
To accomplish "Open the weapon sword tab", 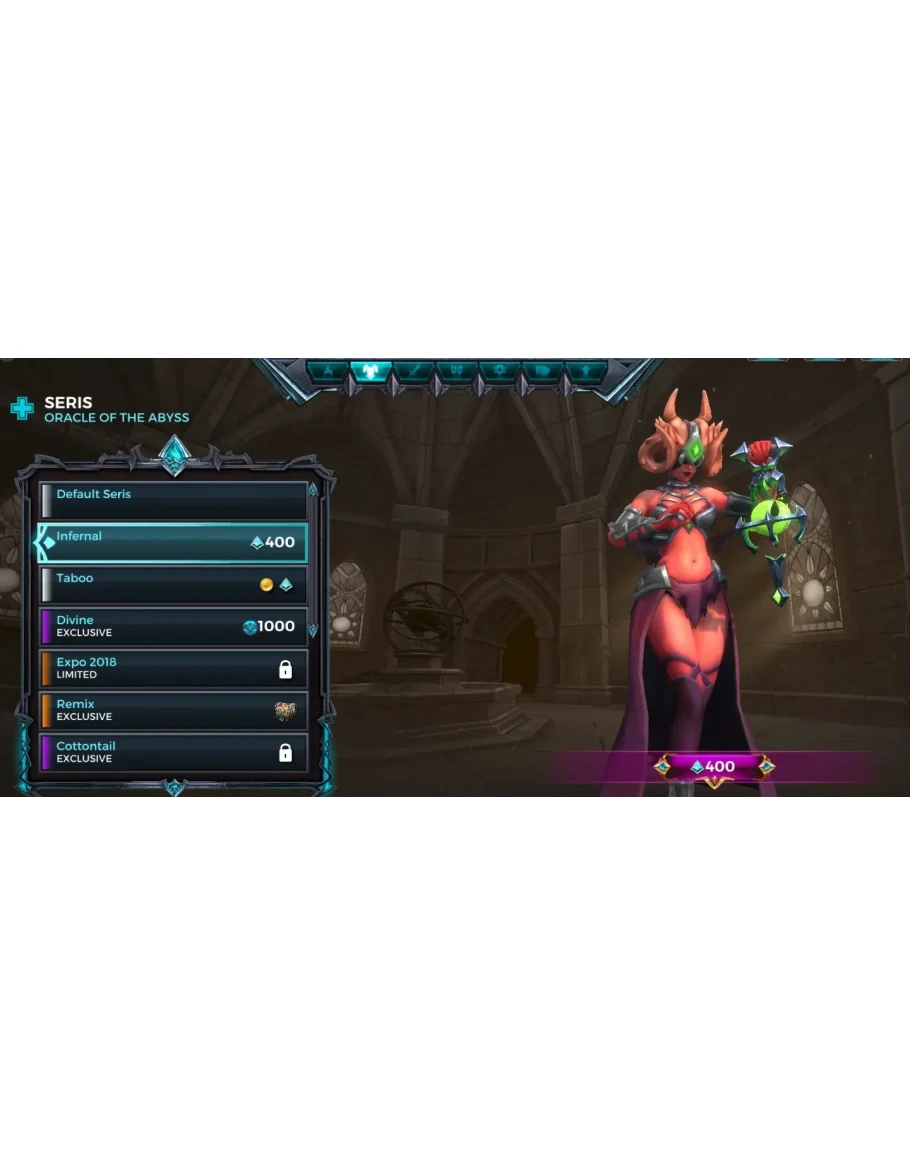I will tap(414, 372).
